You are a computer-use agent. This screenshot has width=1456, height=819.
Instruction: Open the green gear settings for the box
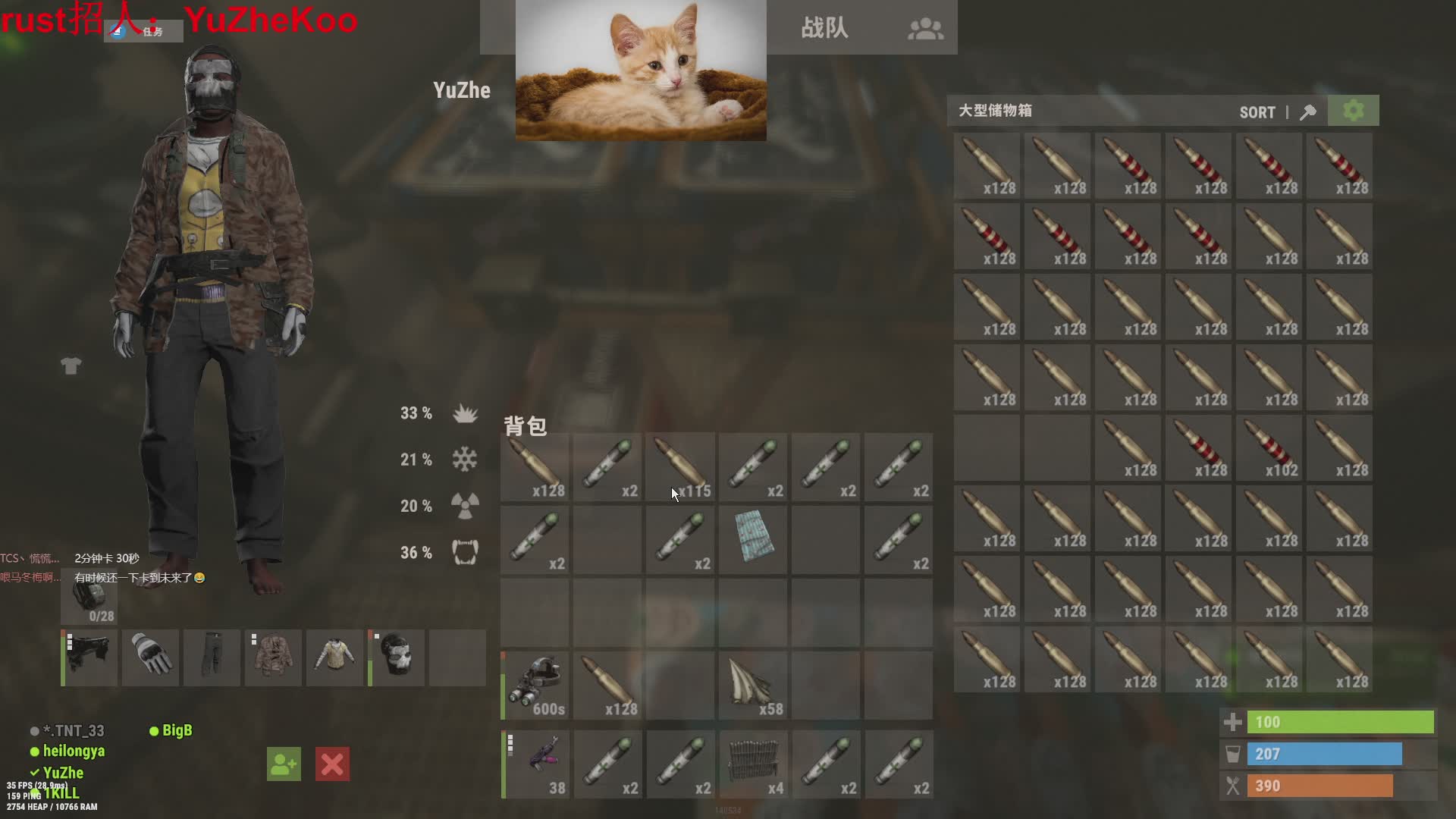pos(1354,111)
